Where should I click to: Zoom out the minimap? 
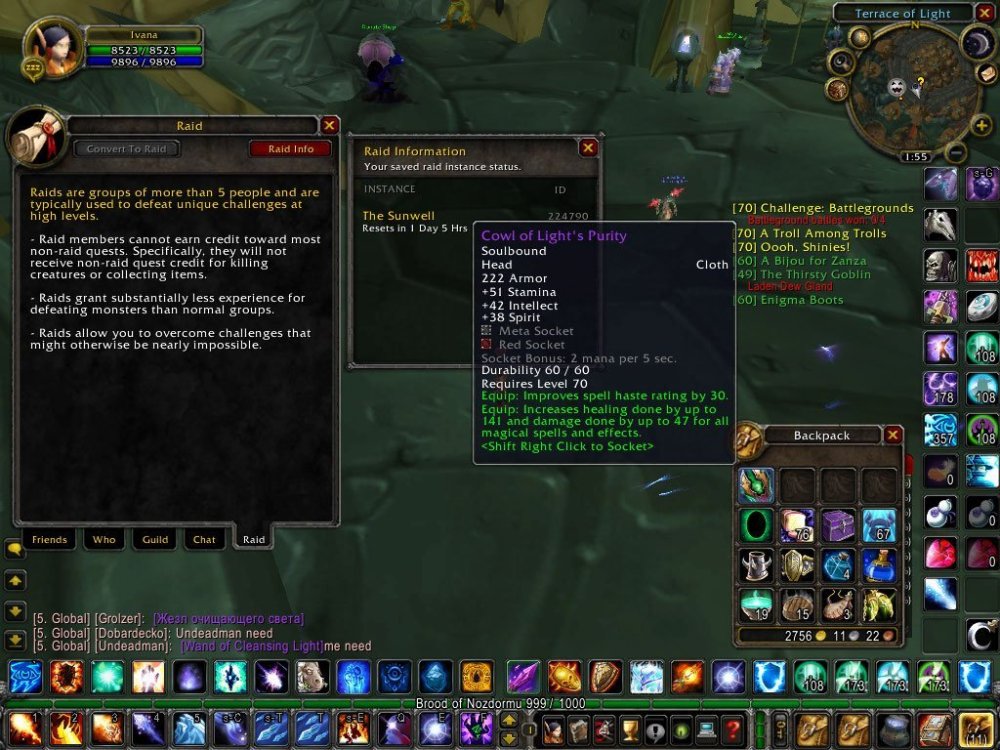pos(955,153)
